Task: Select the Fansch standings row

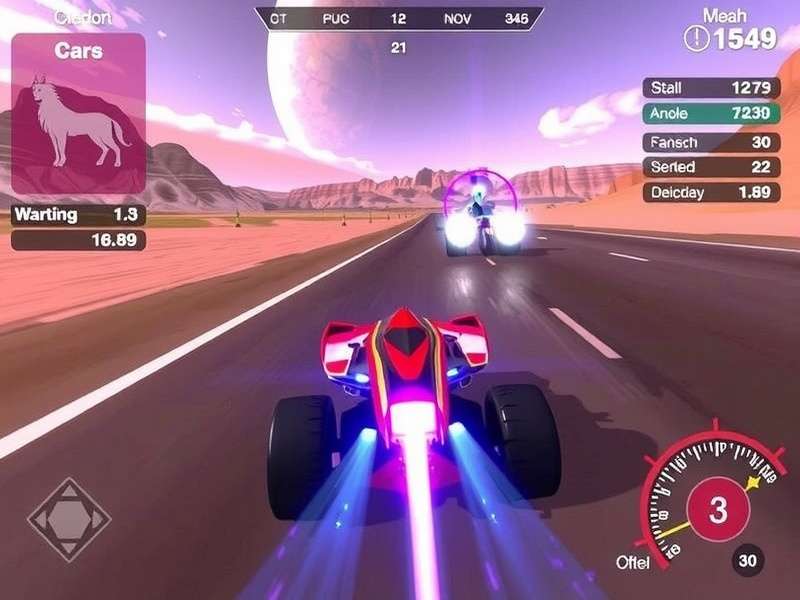Action: pos(711,141)
